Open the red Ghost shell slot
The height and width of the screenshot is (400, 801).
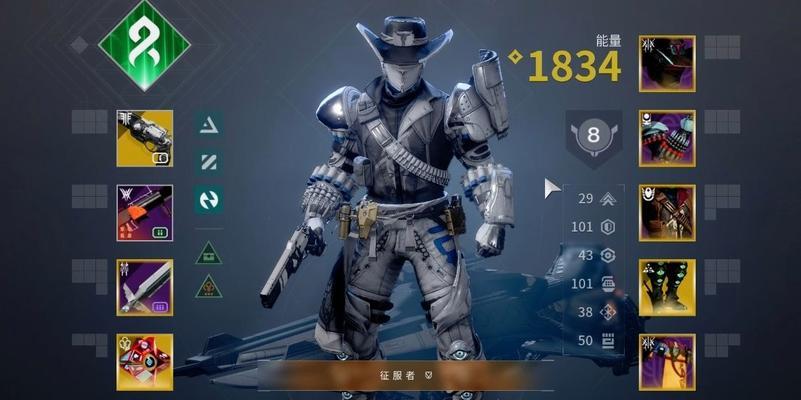tap(145, 361)
